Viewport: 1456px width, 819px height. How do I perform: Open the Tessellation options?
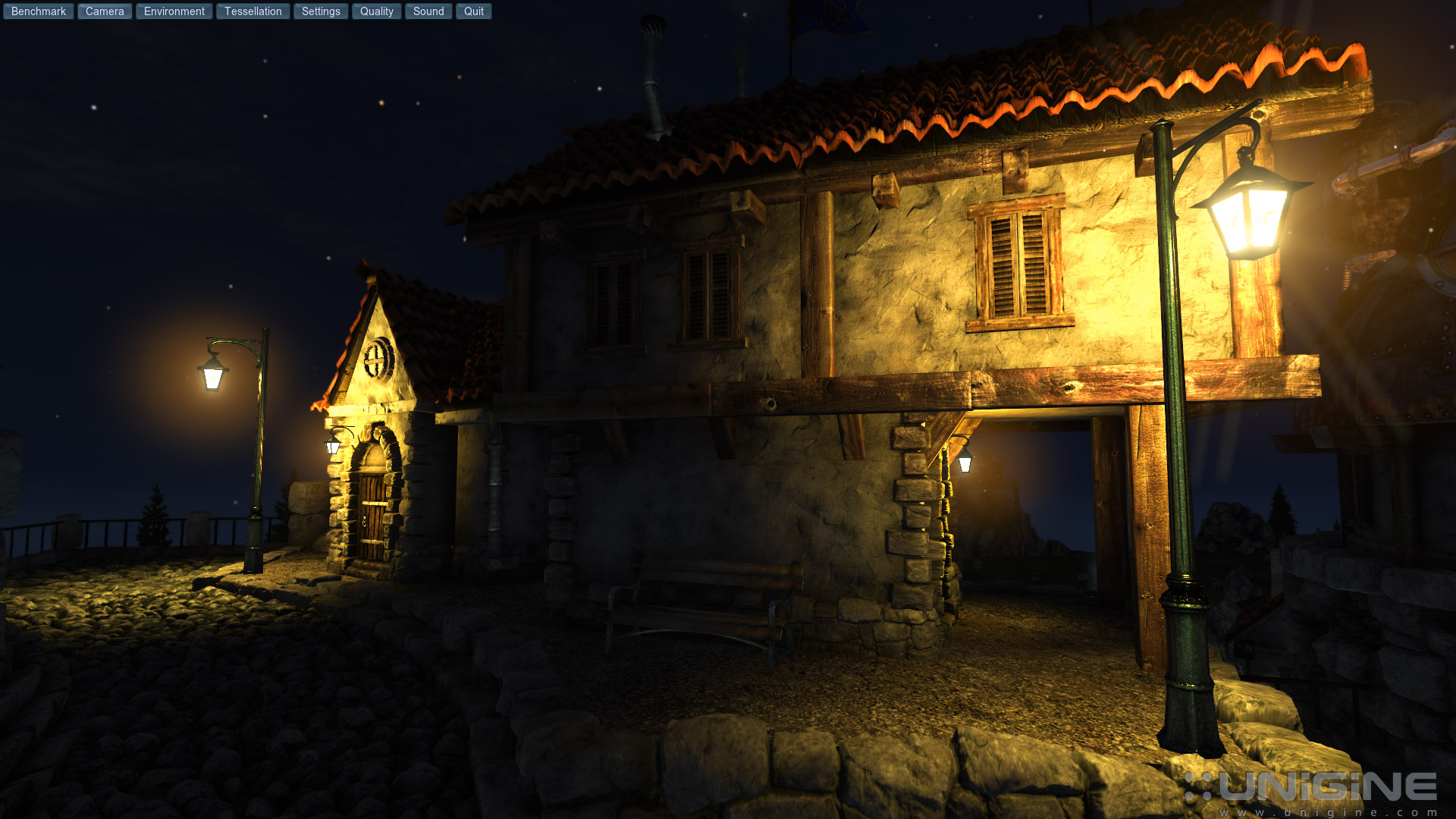tap(253, 11)
